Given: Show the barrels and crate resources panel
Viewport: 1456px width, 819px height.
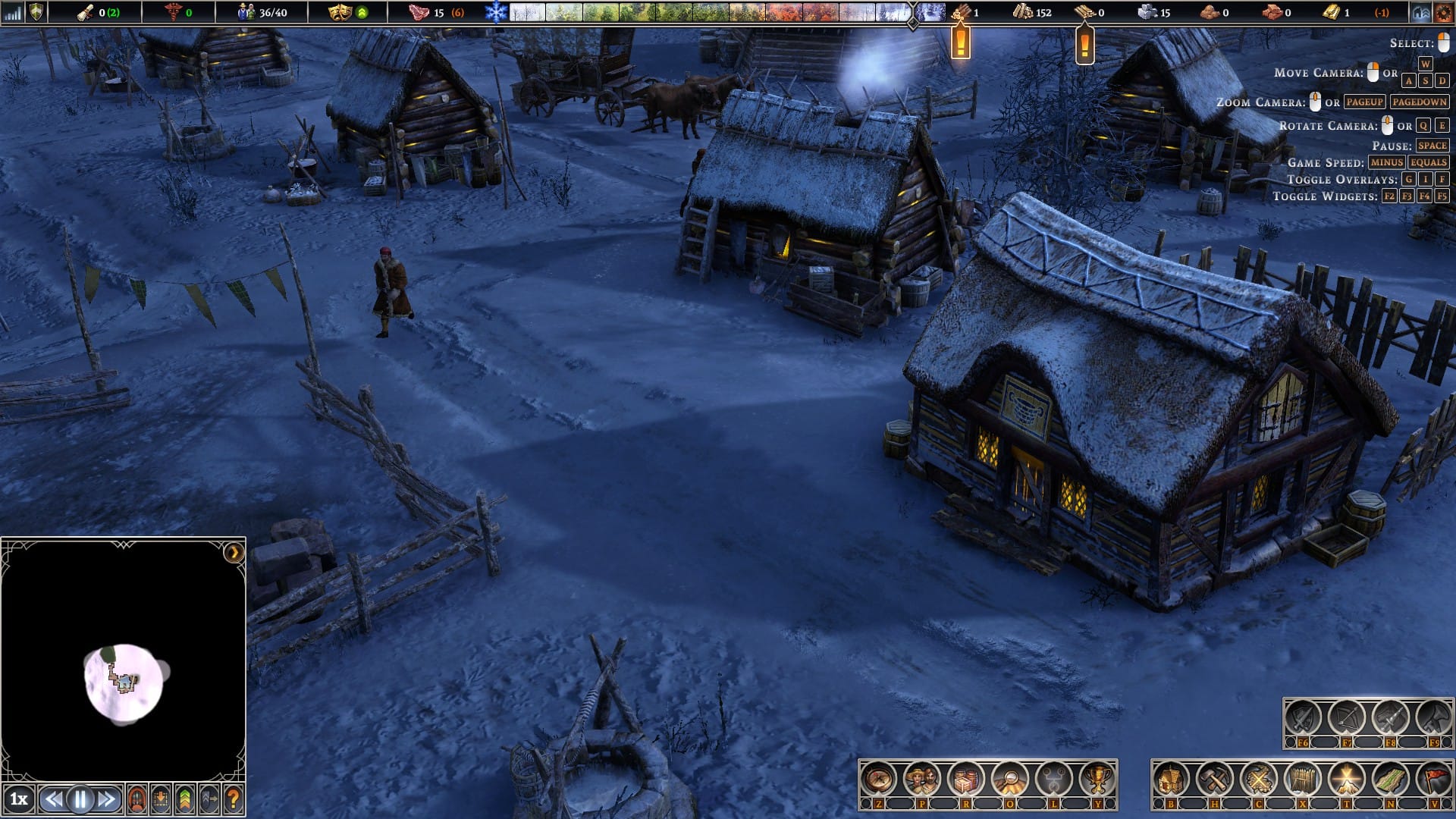Looking at the screenshot, I should coord(966,779).
